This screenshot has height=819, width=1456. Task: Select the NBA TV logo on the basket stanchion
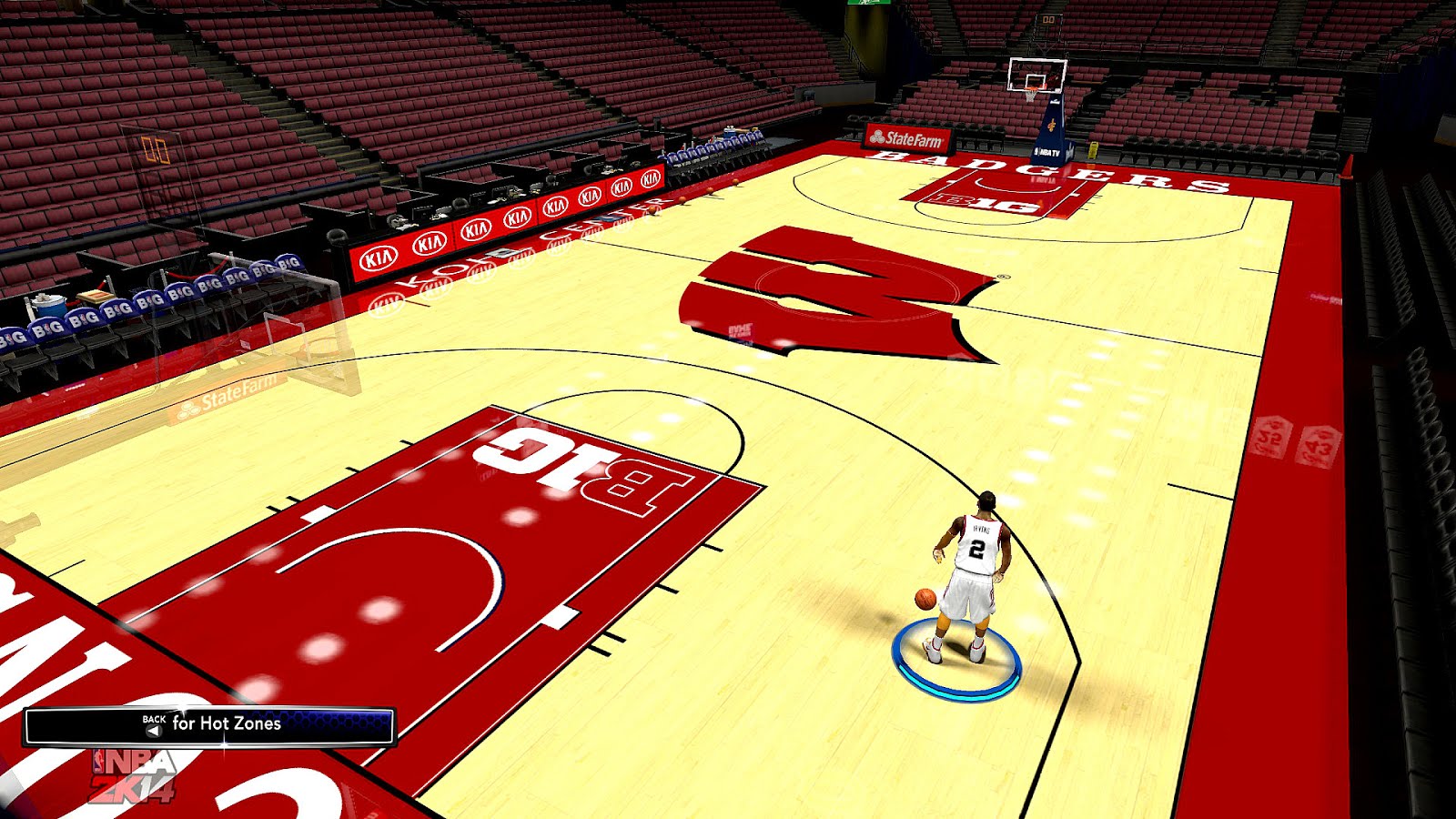[x=1048, y=152]
